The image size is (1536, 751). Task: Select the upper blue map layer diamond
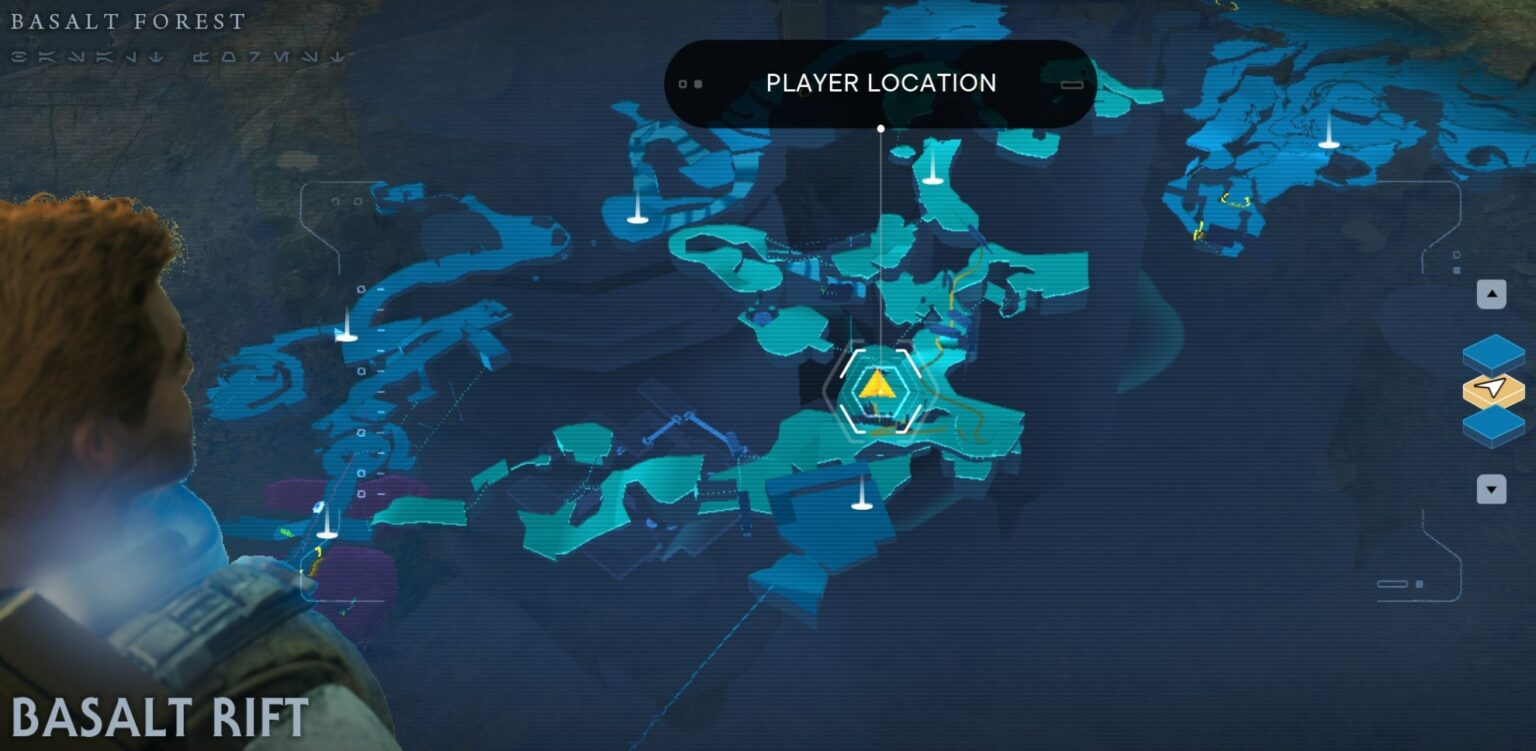pos(1491,352)
